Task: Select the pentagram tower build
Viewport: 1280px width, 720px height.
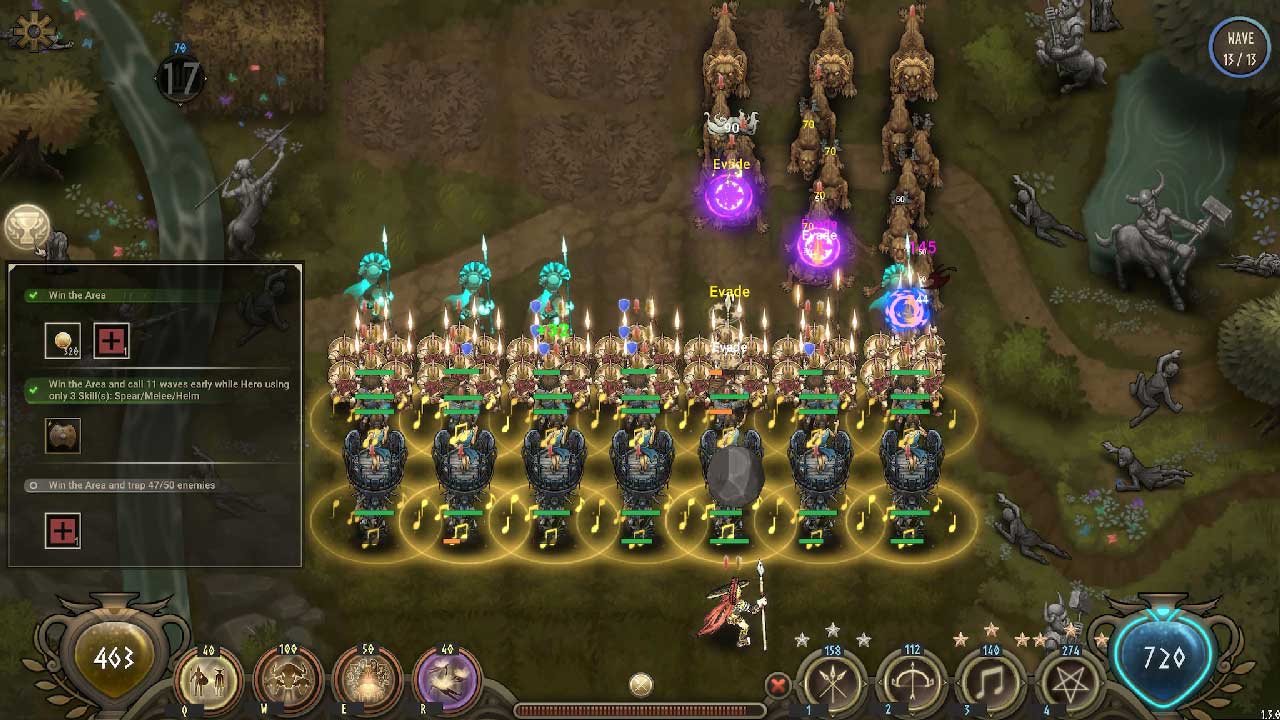Action: pos(1070,685)
